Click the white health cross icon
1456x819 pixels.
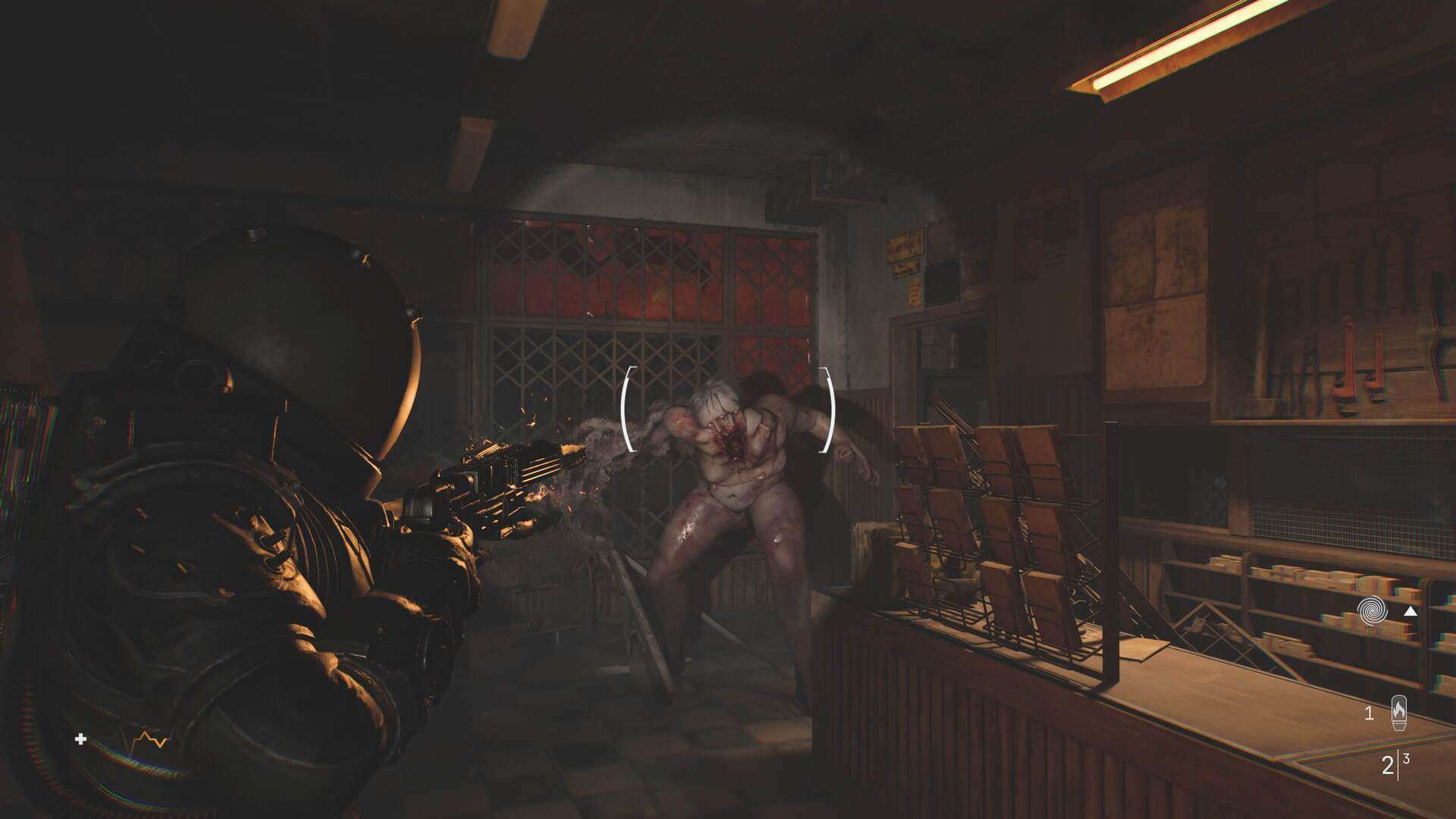pyautogui.click(x=81, y=739)
